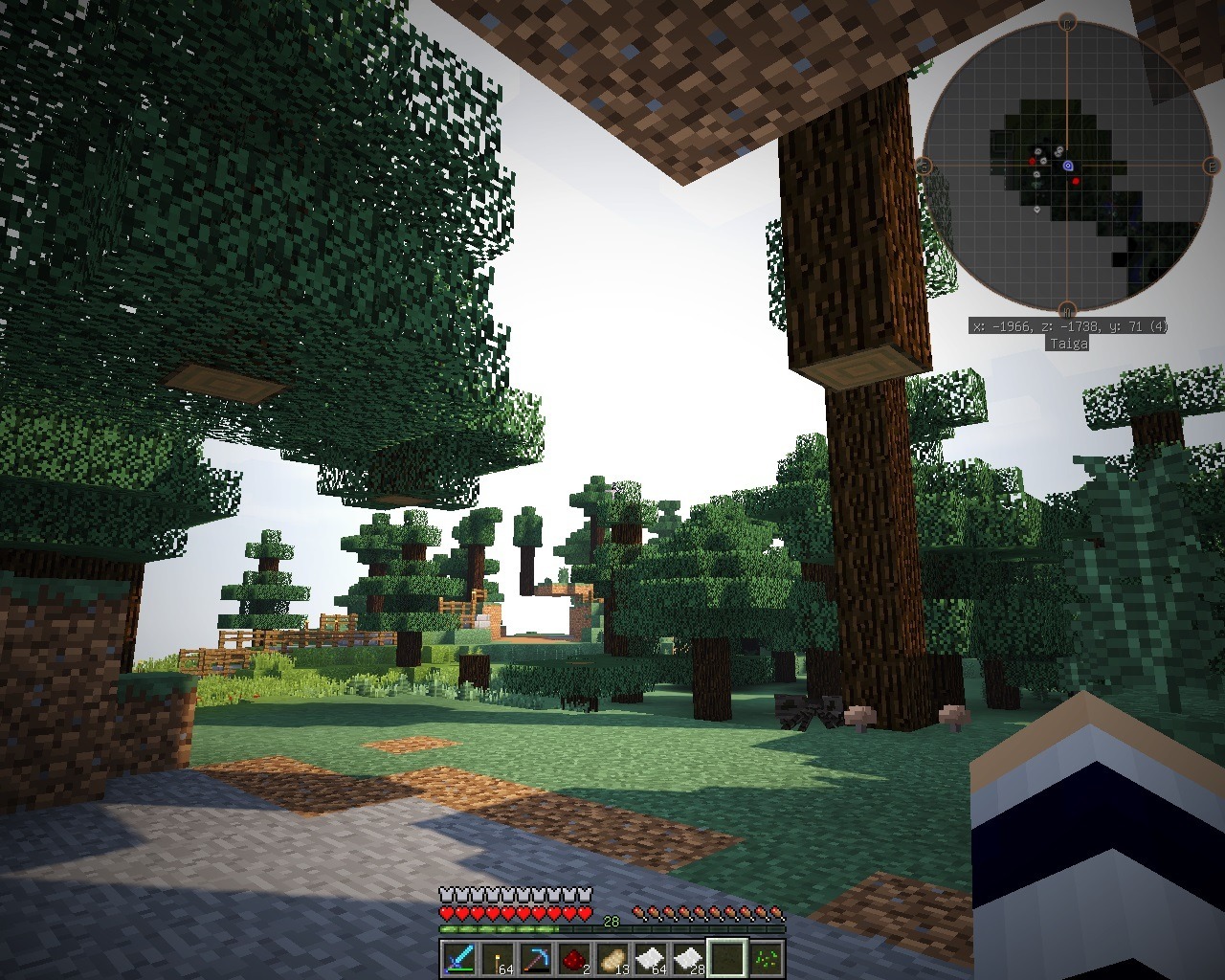1225x980 pixels.
Task: Select the torch stack in hotbar
Action: tap(496, 958)
